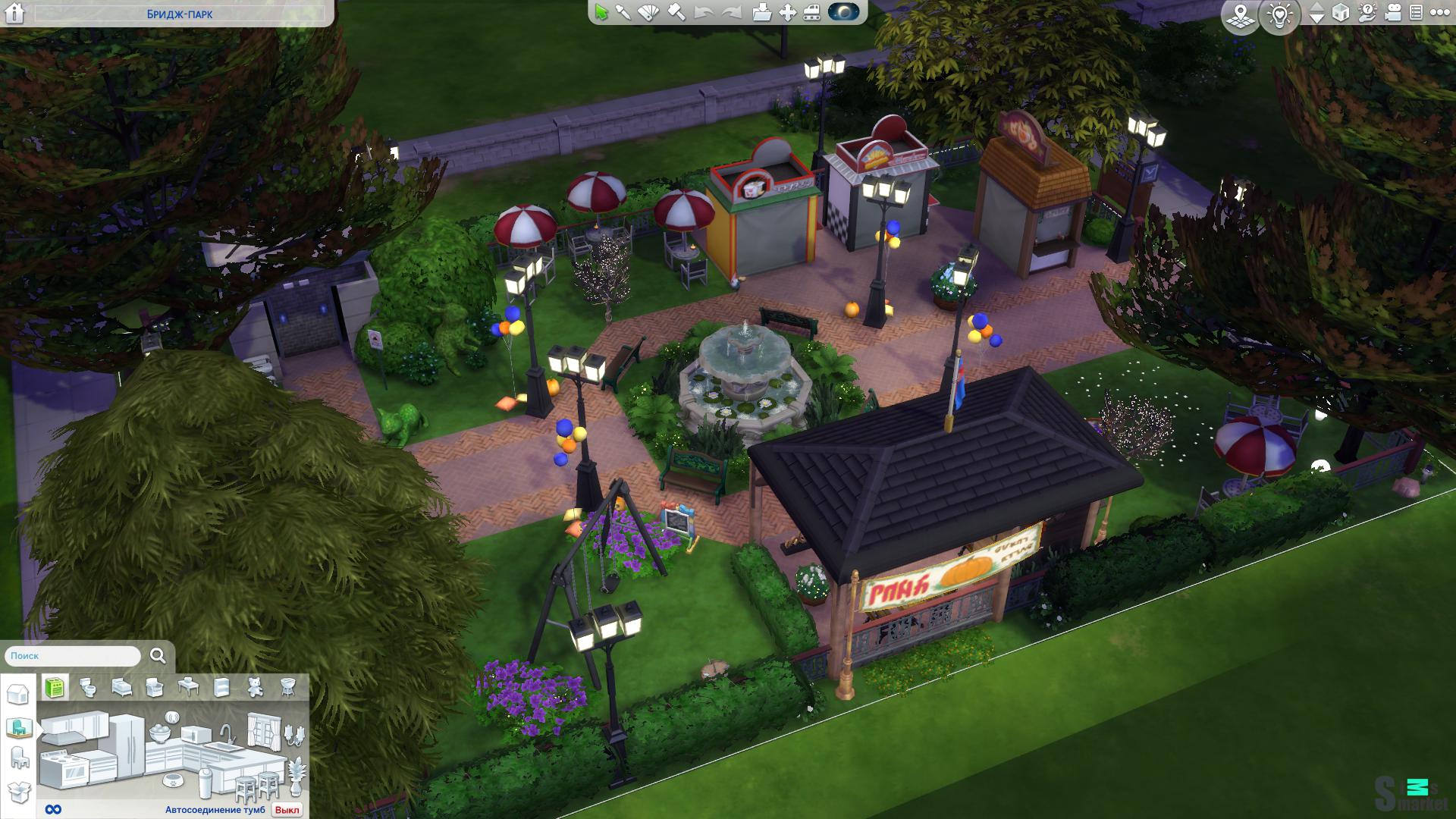
Task: Click the heart lightbulb icon
Action: tap(1281, 15)
